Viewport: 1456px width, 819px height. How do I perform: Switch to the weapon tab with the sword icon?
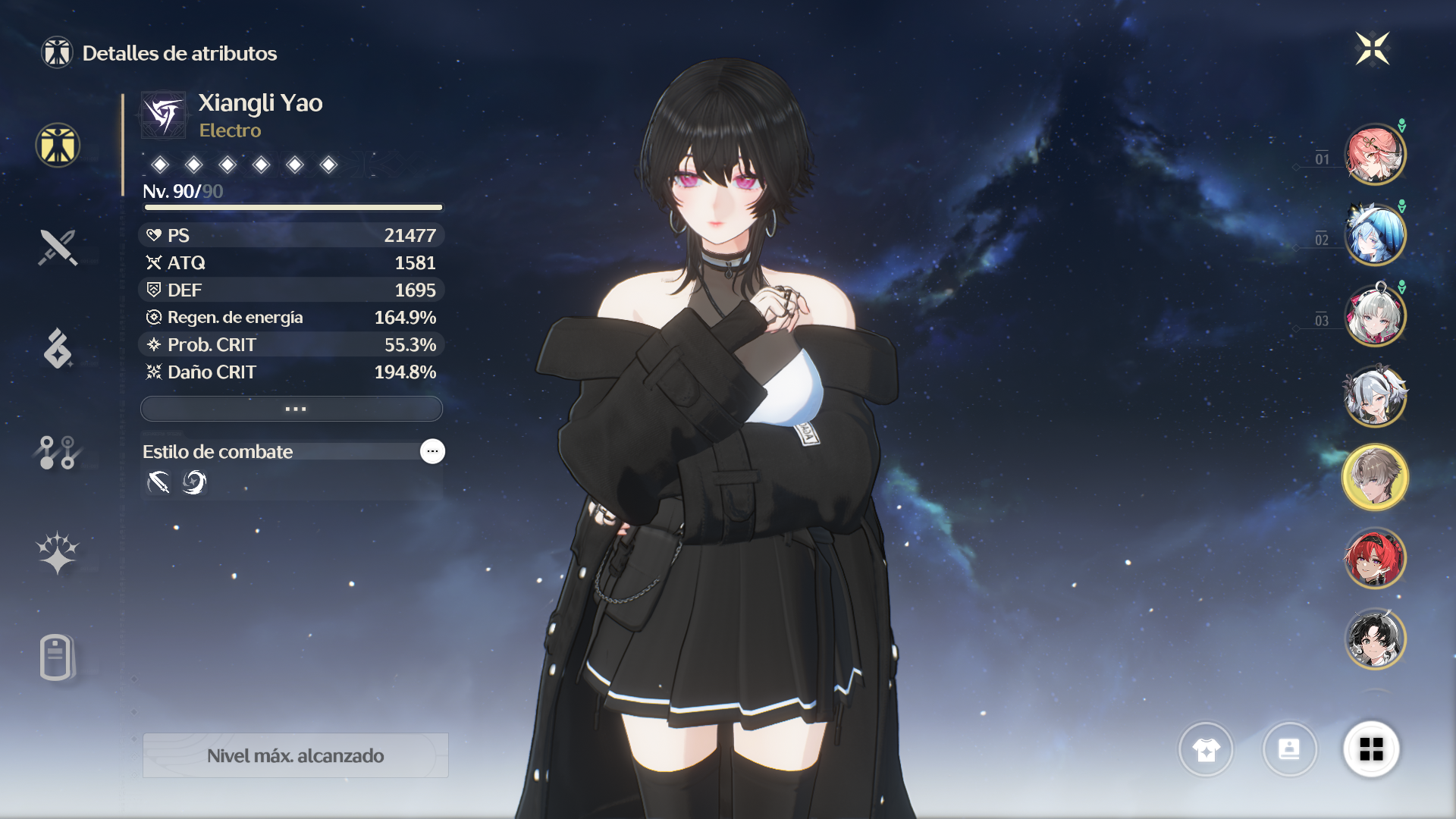(58, 247)
